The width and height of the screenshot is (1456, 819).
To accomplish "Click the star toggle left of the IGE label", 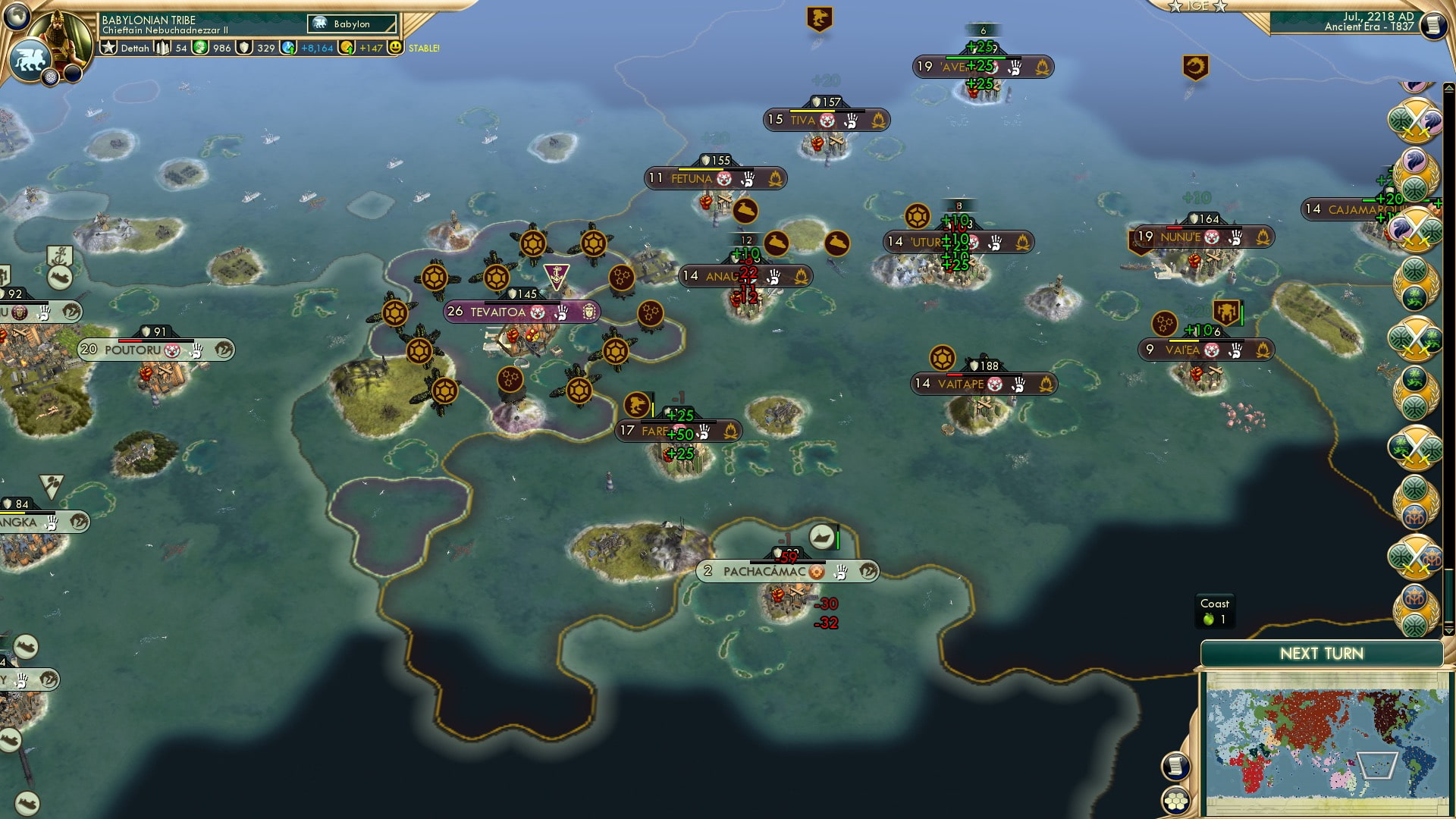I will click(x=1175, y=8).
